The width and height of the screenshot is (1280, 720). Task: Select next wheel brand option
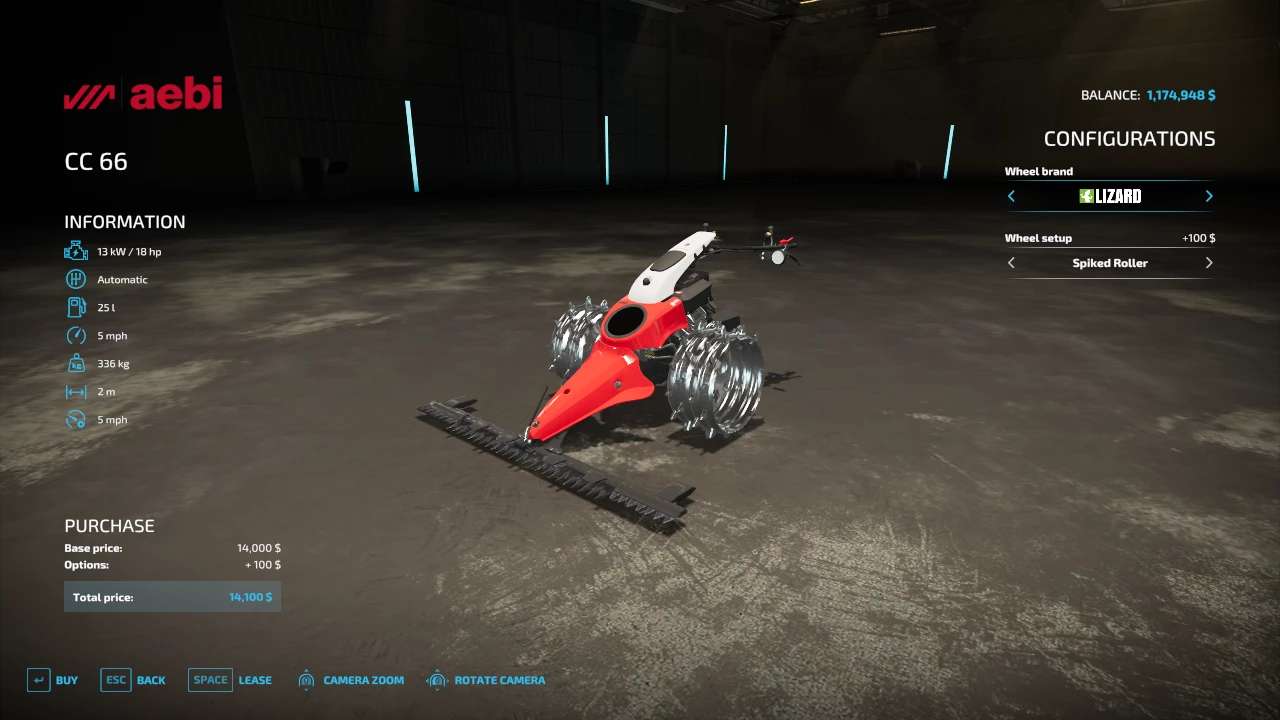point(1209,196)
